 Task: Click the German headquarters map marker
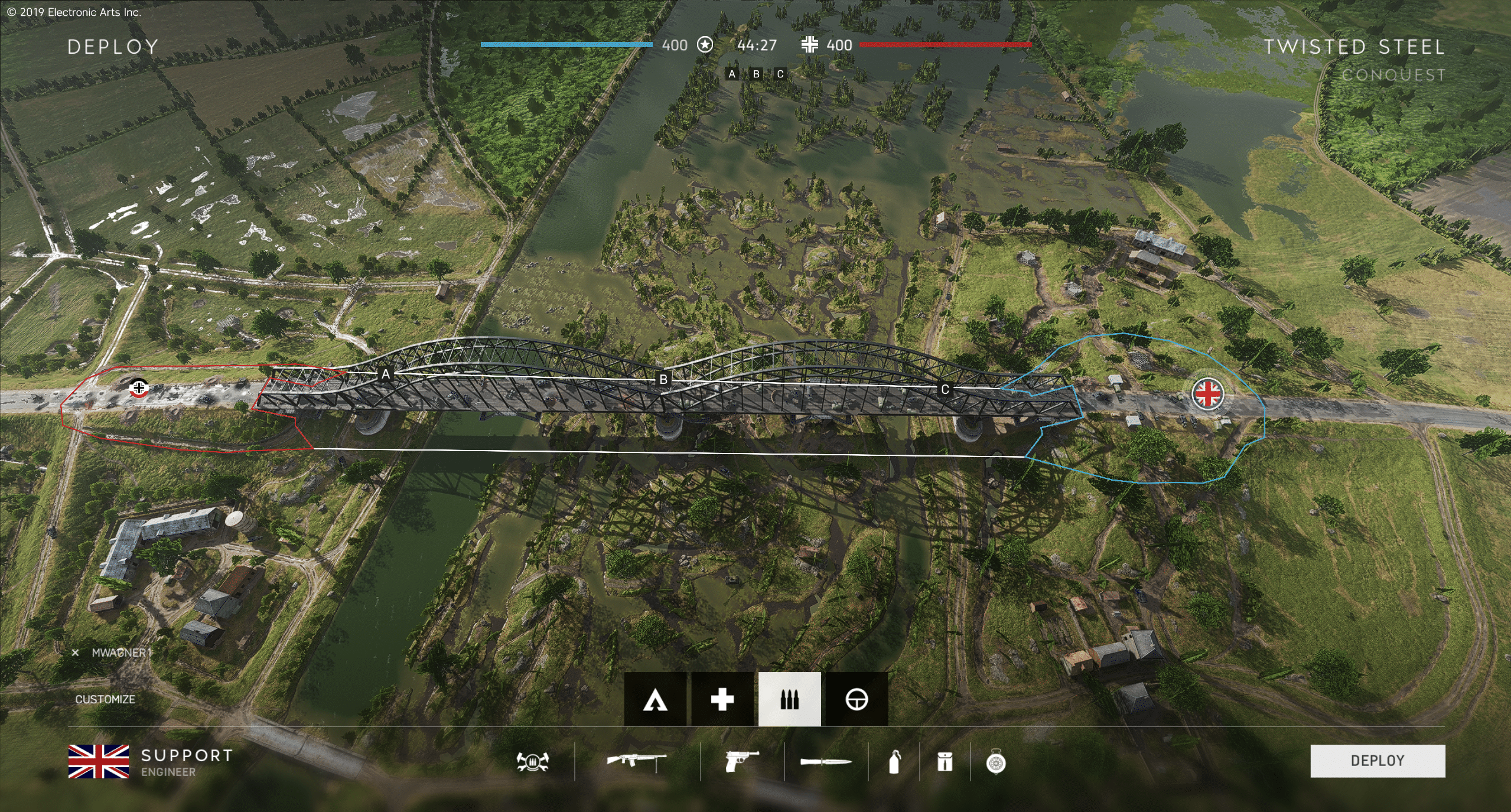click(139, 387)
